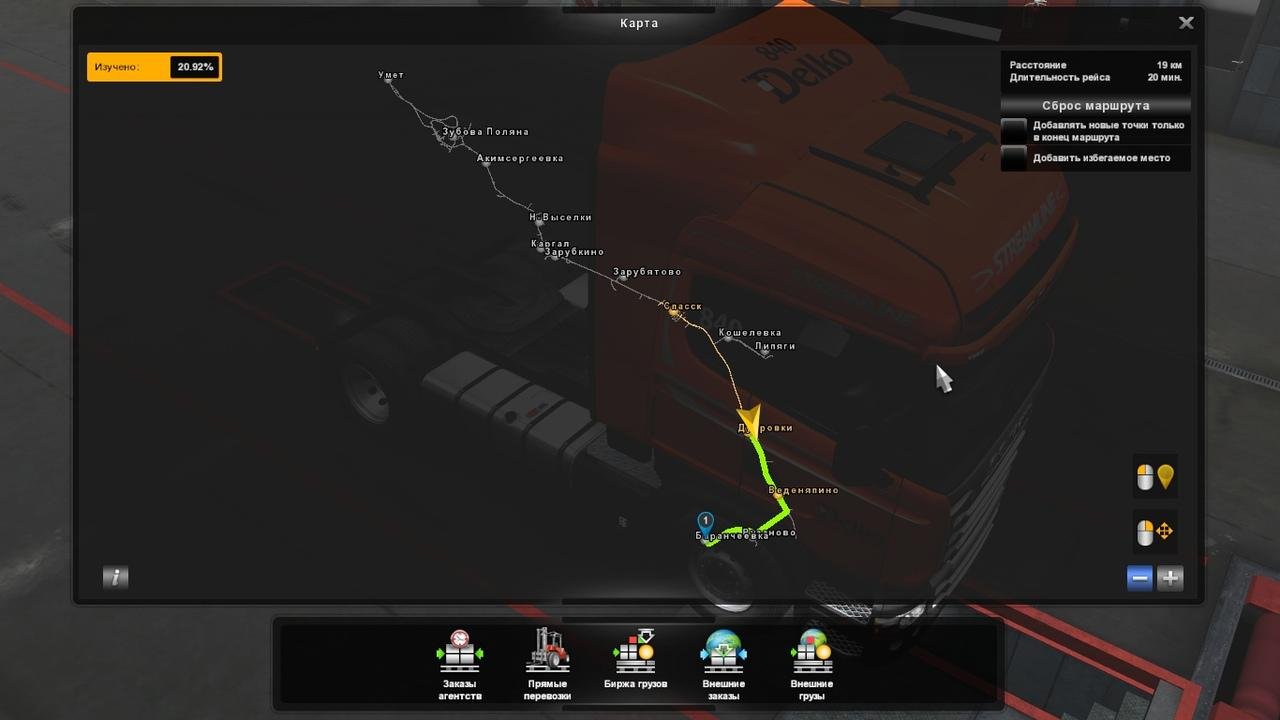Screen dimensions: 1280x720
Task: Click the destination marker numbered 1
Action: point(706,519)
